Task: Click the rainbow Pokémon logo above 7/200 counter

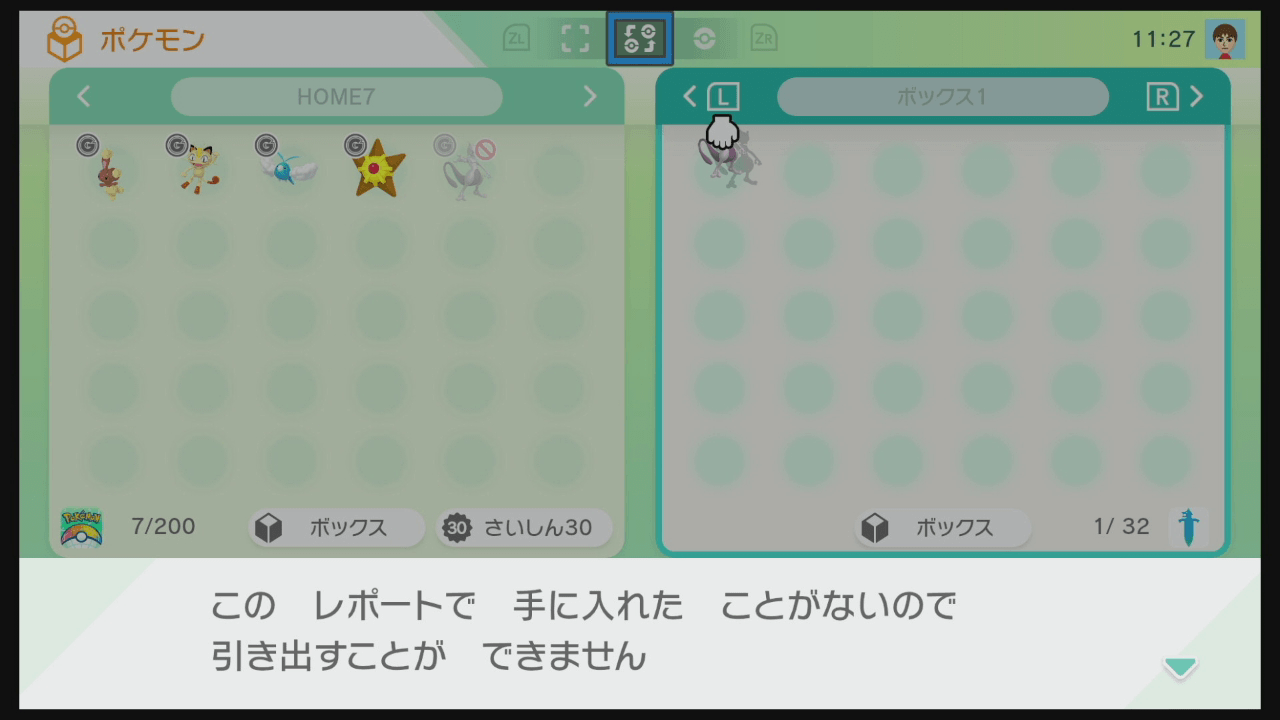Action: click(x=84, y=527)
